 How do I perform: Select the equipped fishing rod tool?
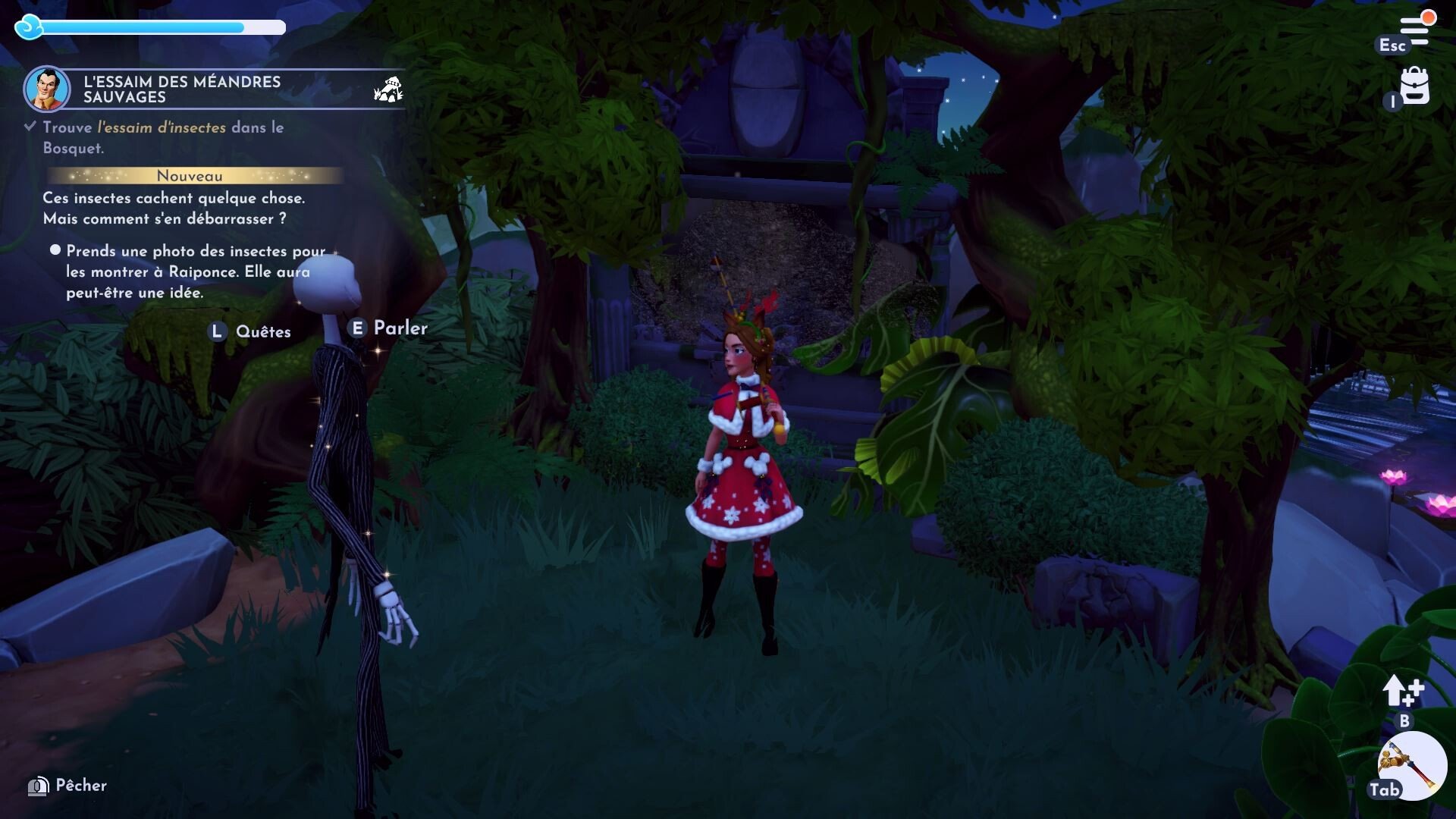click(x=1413, y=765)
